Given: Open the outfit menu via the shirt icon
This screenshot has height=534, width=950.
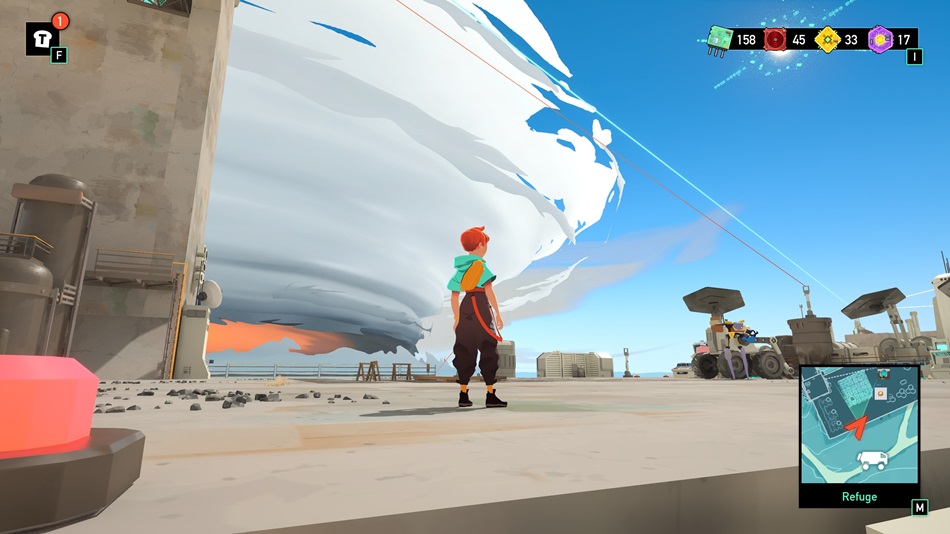Looking at the screenshot, I should pyautogui.click(x=43, y=38).
